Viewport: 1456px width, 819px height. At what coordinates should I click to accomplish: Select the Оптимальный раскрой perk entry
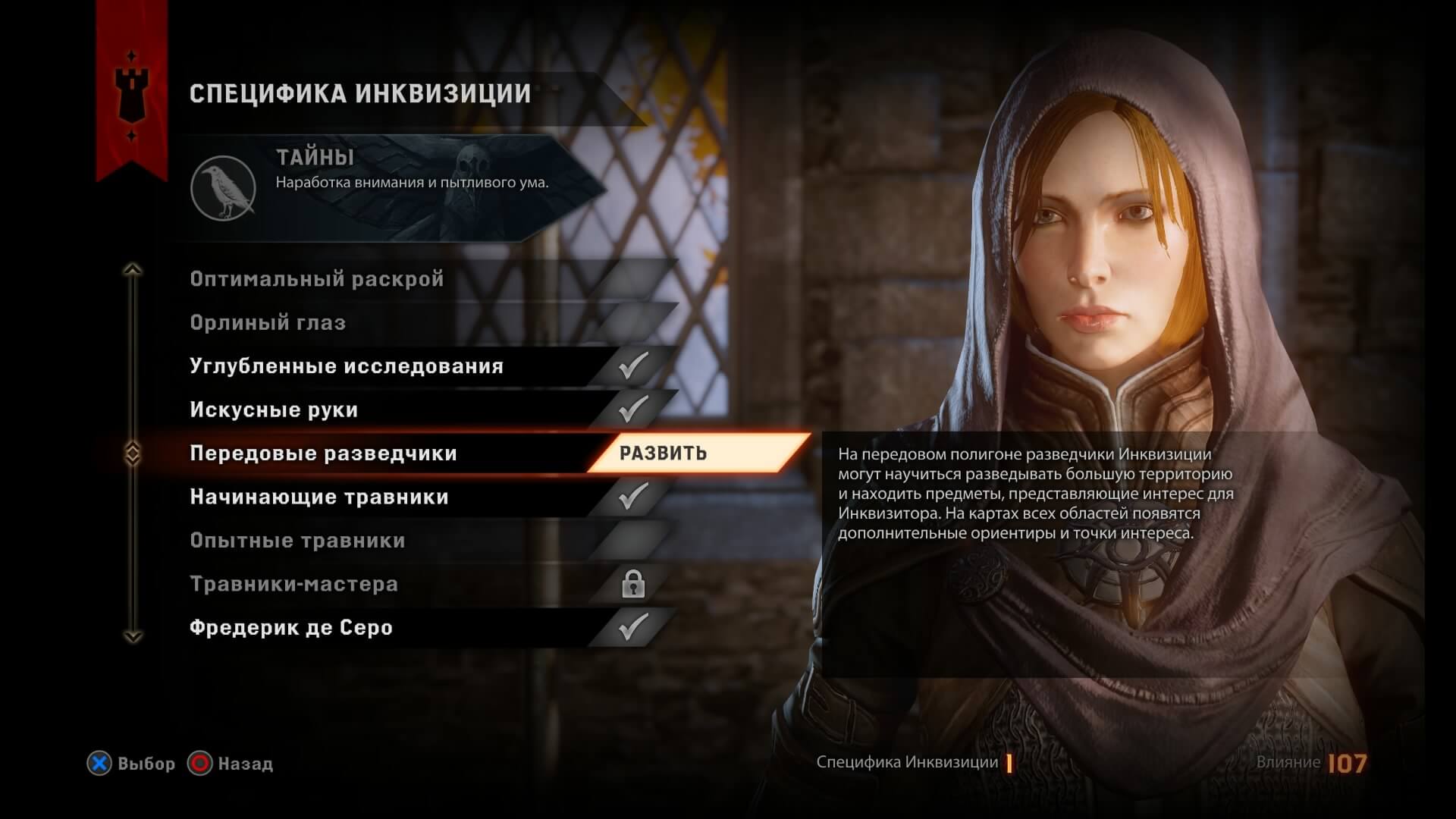pyautogui.click(x=318, y=279)
